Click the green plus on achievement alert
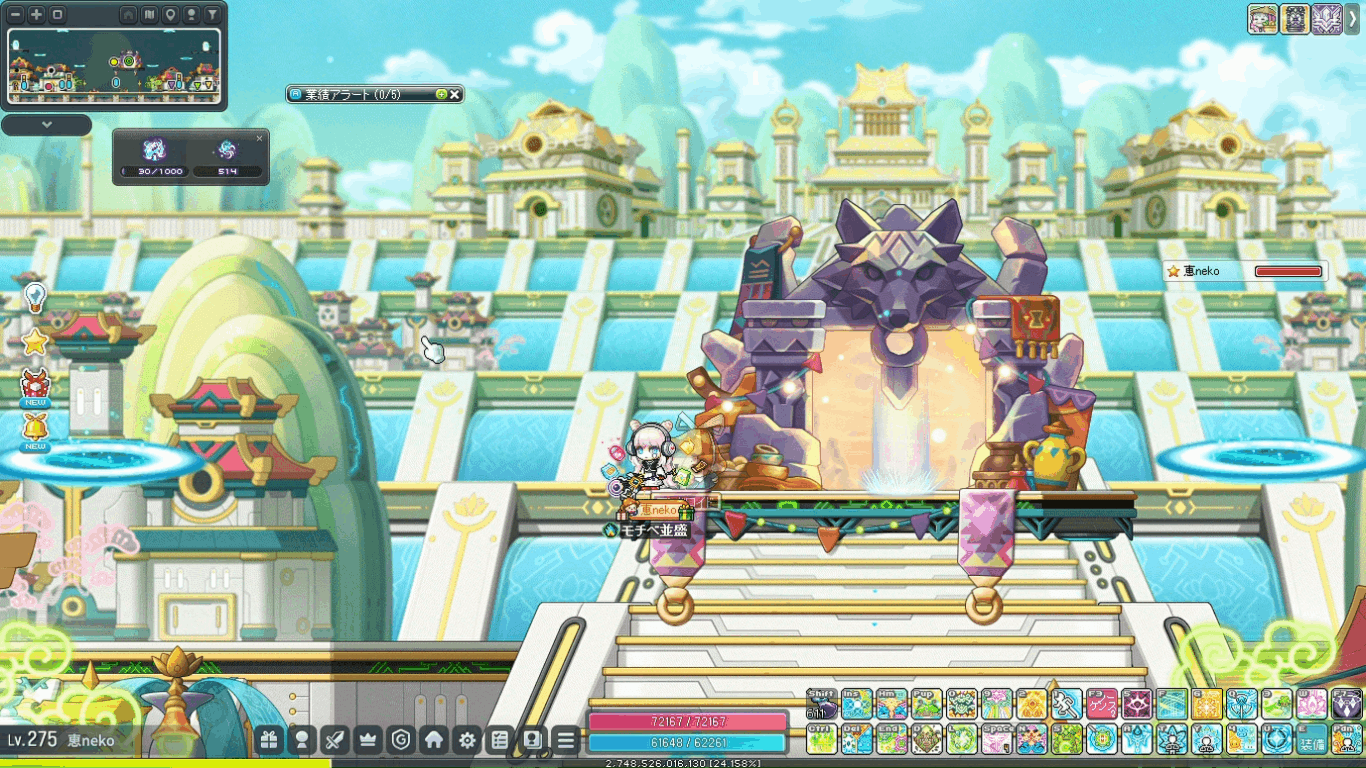 (441, 94)
